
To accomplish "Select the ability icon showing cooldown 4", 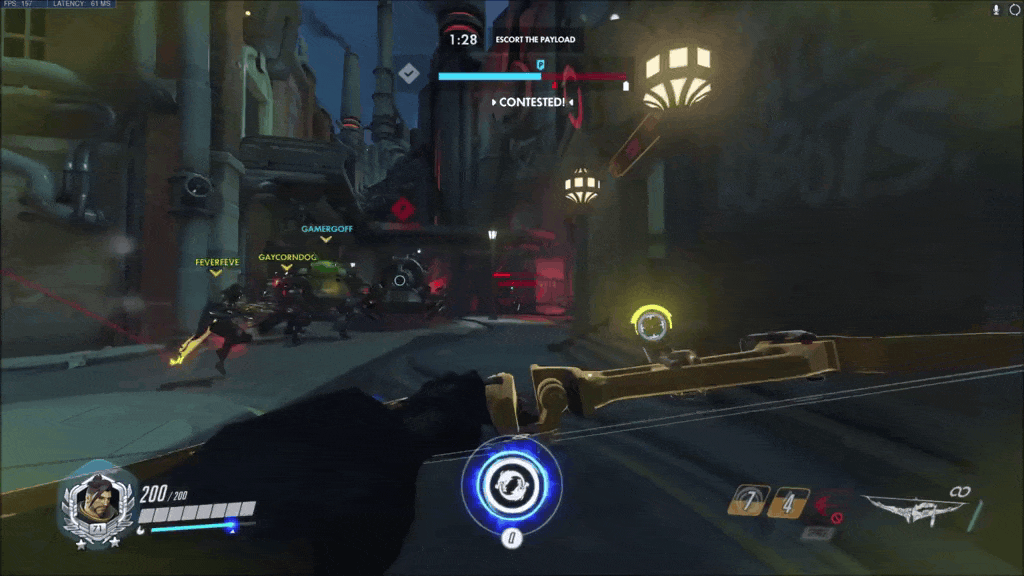I will pyautogui.click(x=787, y=501).
